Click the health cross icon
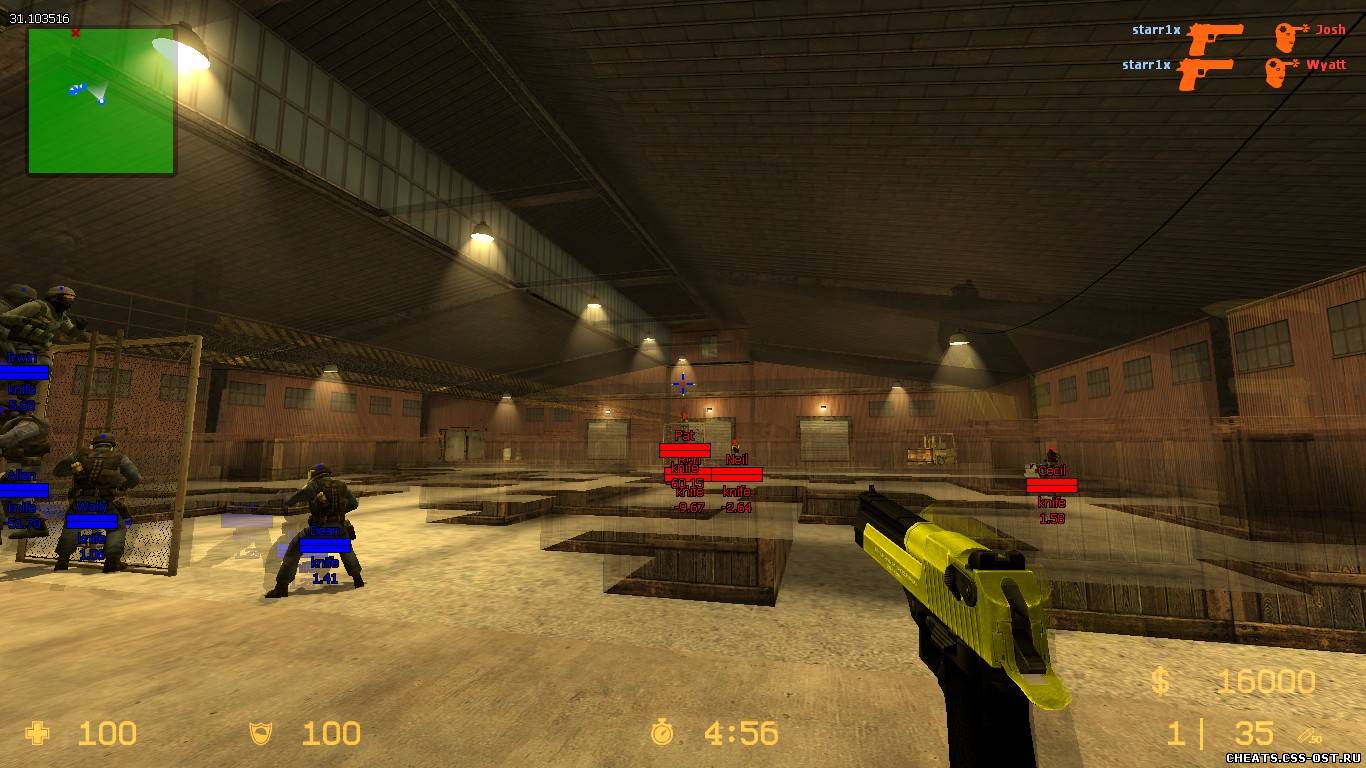Screen dimensions: 1366x768 (x=38, y=734)
